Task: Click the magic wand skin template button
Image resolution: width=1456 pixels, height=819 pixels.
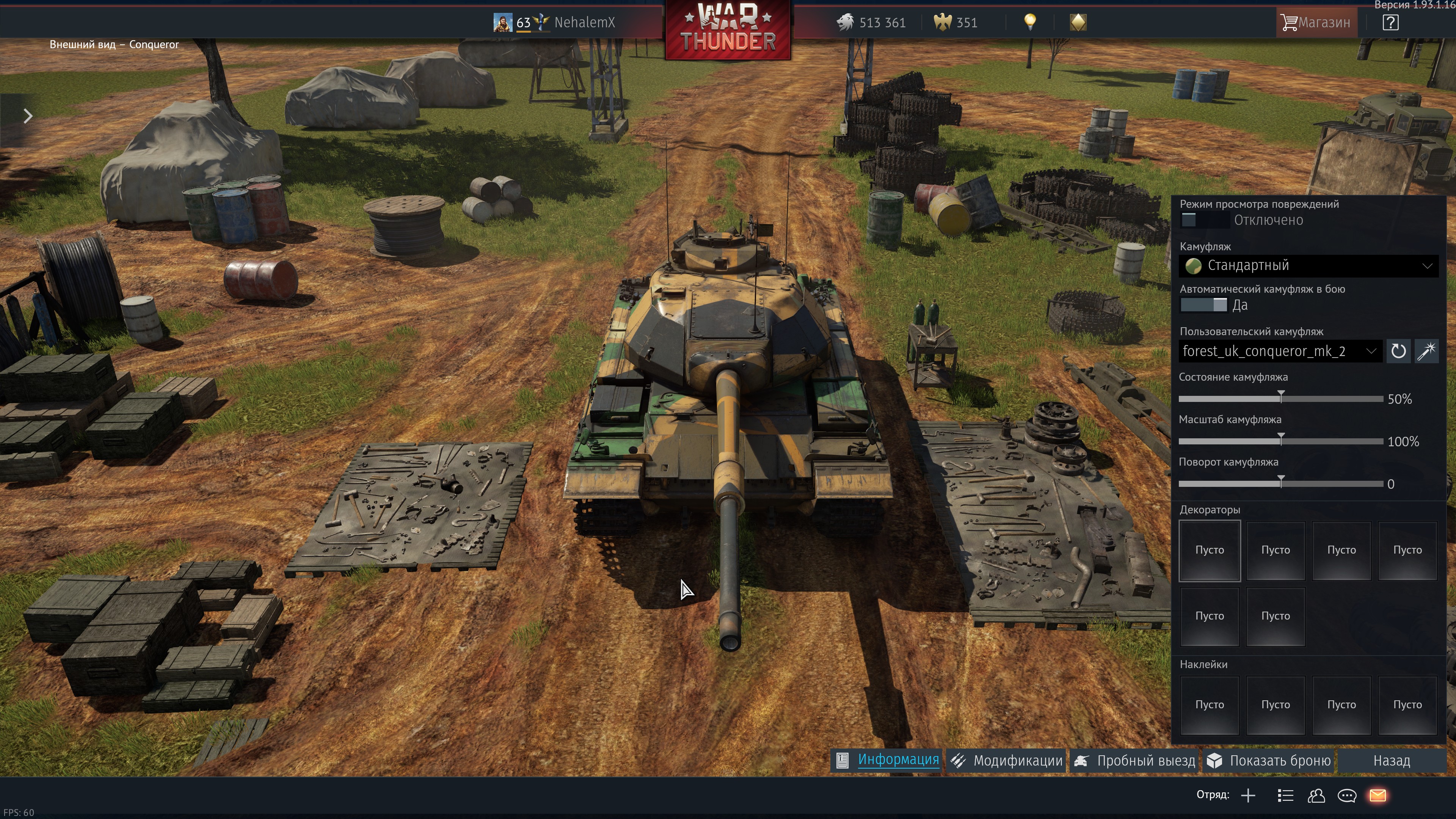Action: click(x=1426, y=351)
